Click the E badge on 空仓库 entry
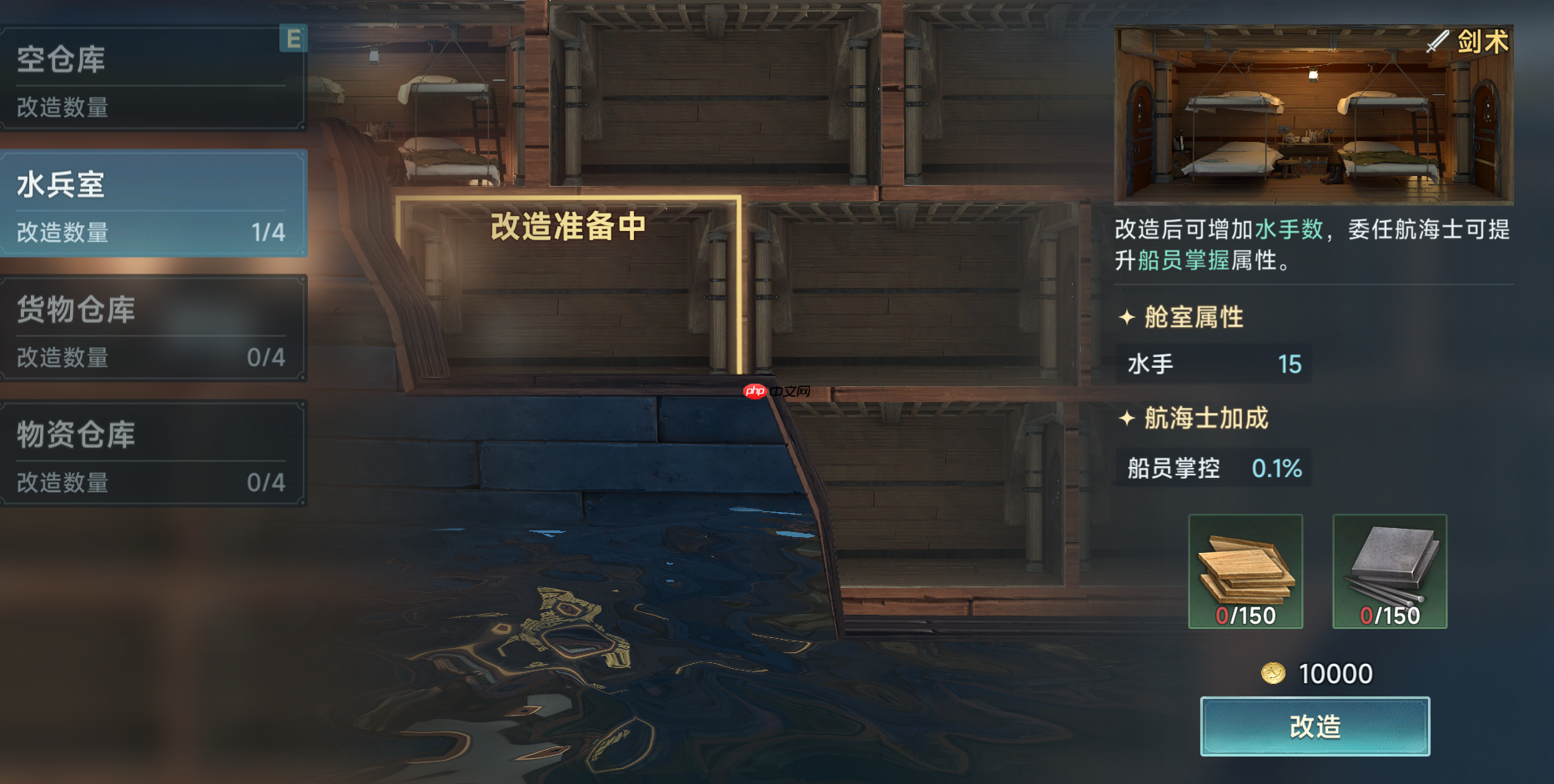This screenshot has height=784, width=1554. (x=293, y=39)
